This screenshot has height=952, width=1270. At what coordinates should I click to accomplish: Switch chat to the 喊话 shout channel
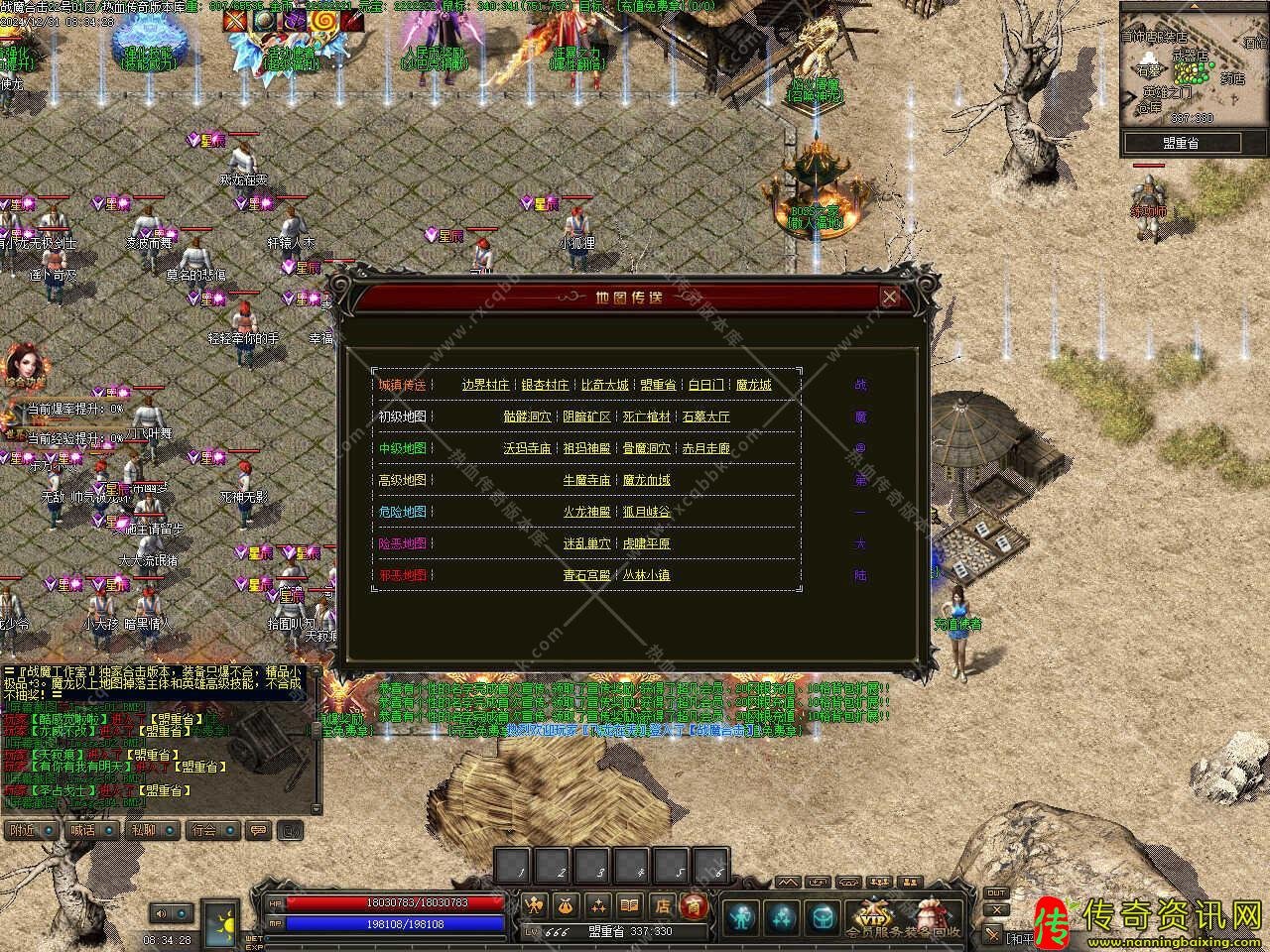coord(82,830)
